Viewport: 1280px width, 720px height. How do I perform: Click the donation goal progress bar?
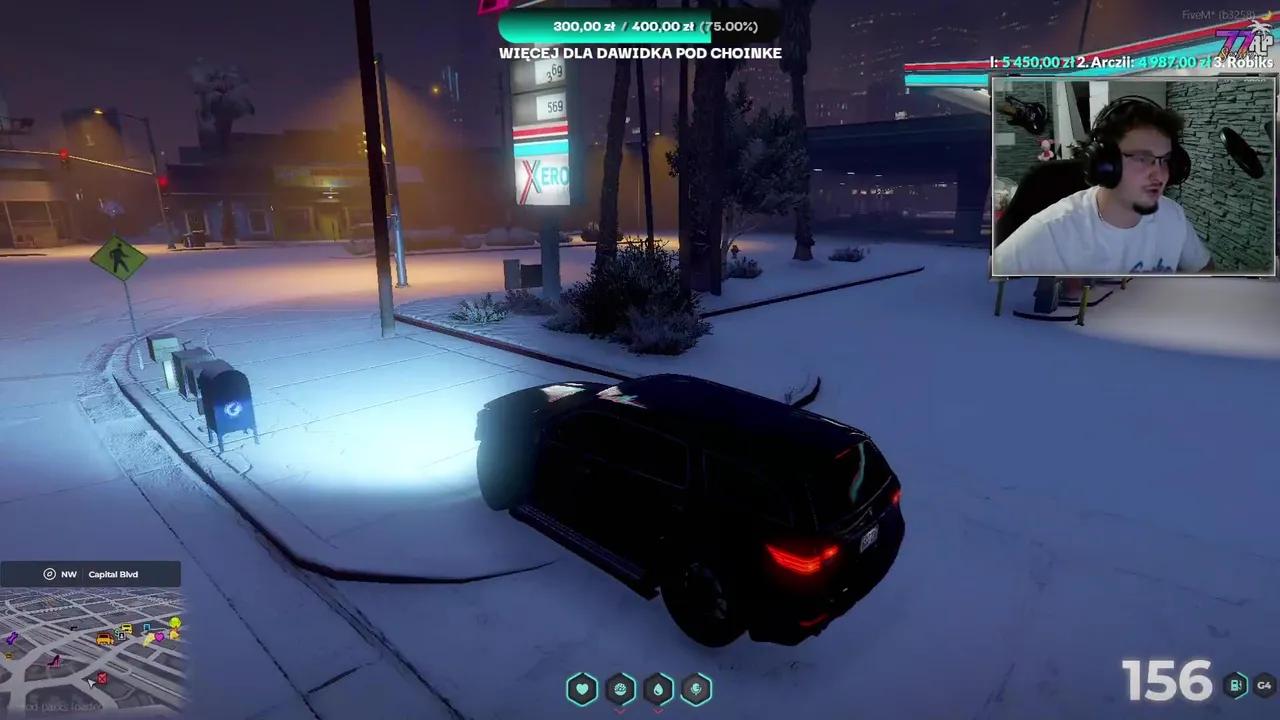click(640, 27)
